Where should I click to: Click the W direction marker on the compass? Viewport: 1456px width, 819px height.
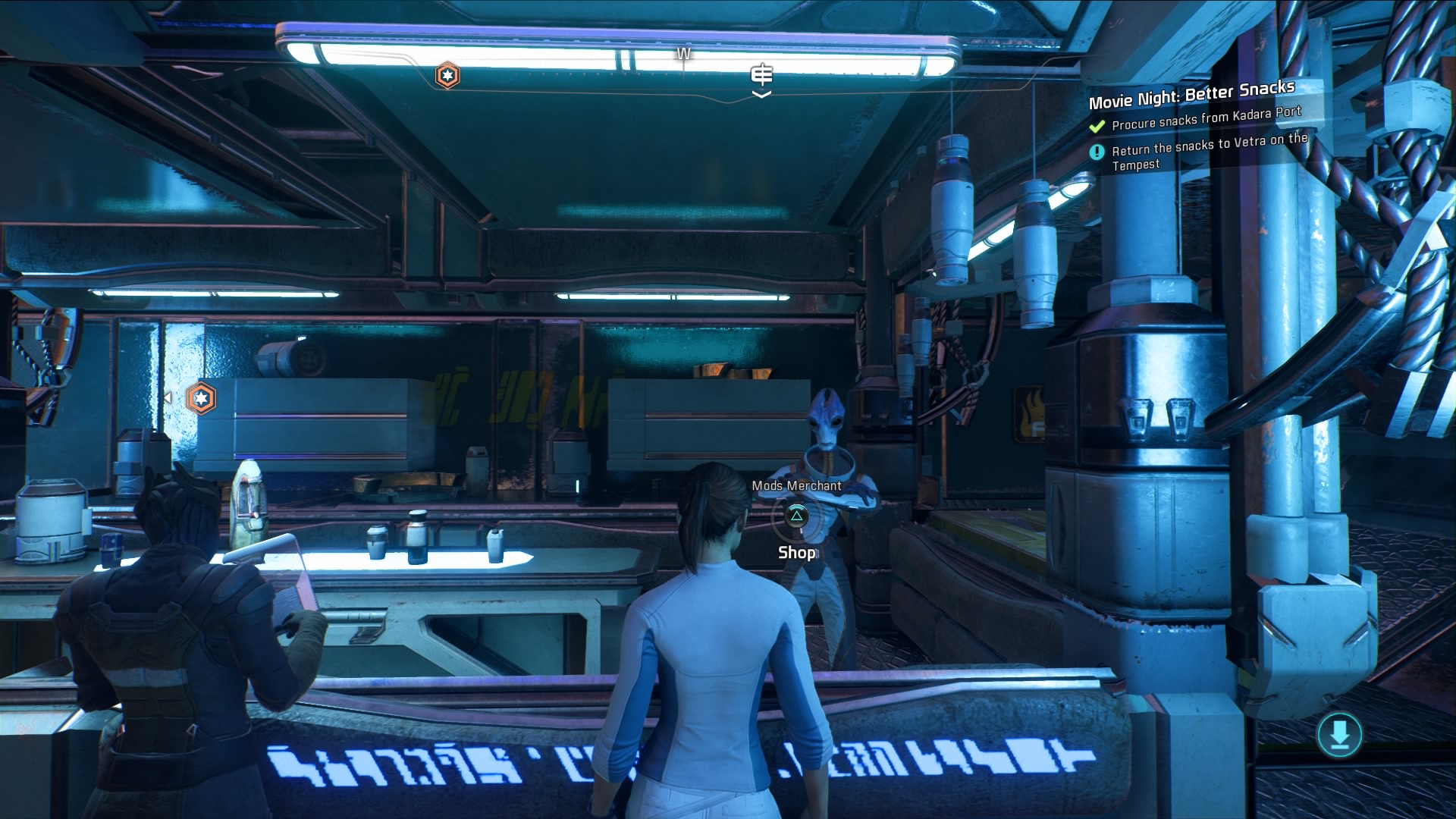[x=683, y=53]
